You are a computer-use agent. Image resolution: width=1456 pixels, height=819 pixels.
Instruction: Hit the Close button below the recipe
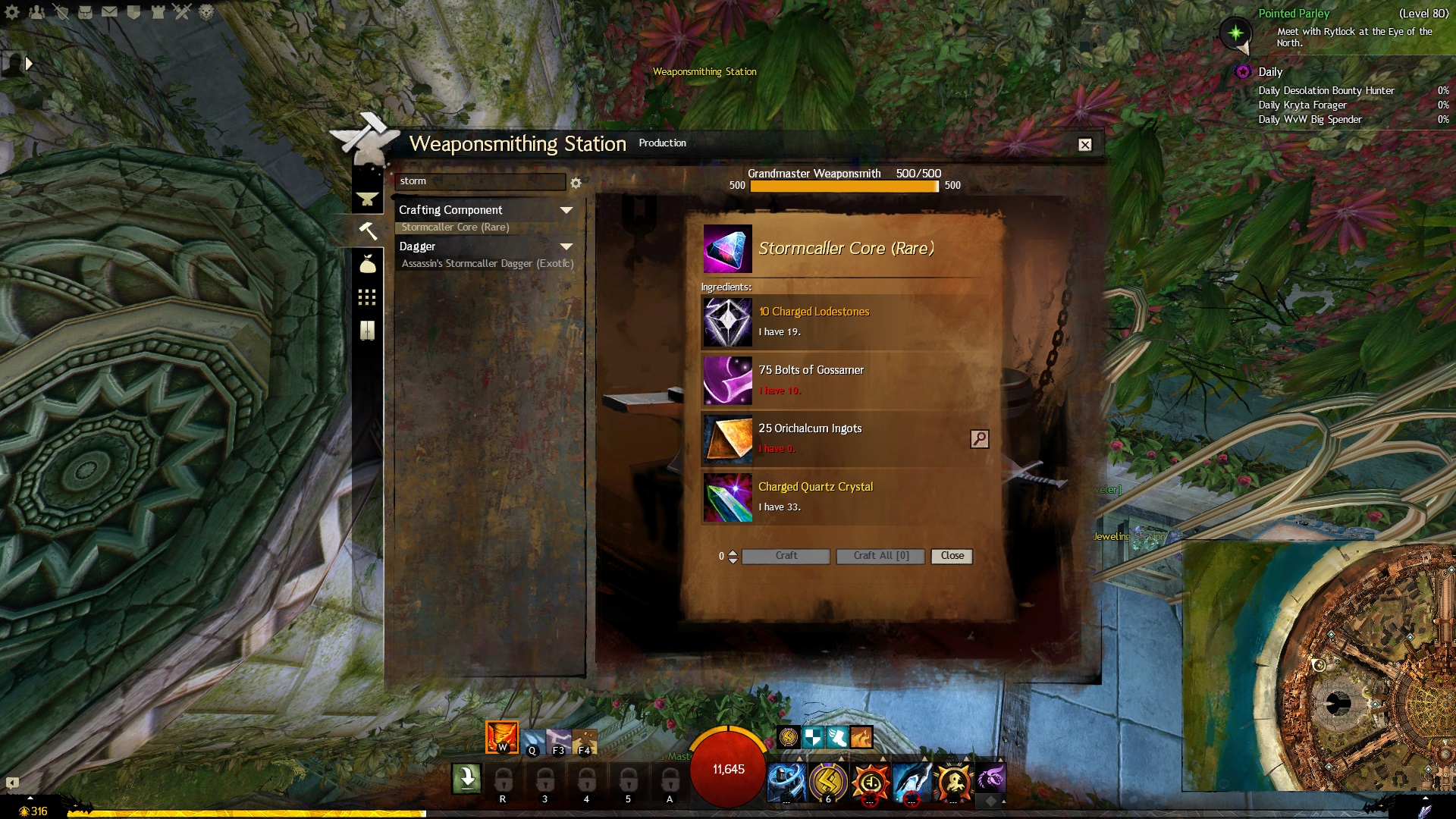pyautogui.click(x=952, y=556)
